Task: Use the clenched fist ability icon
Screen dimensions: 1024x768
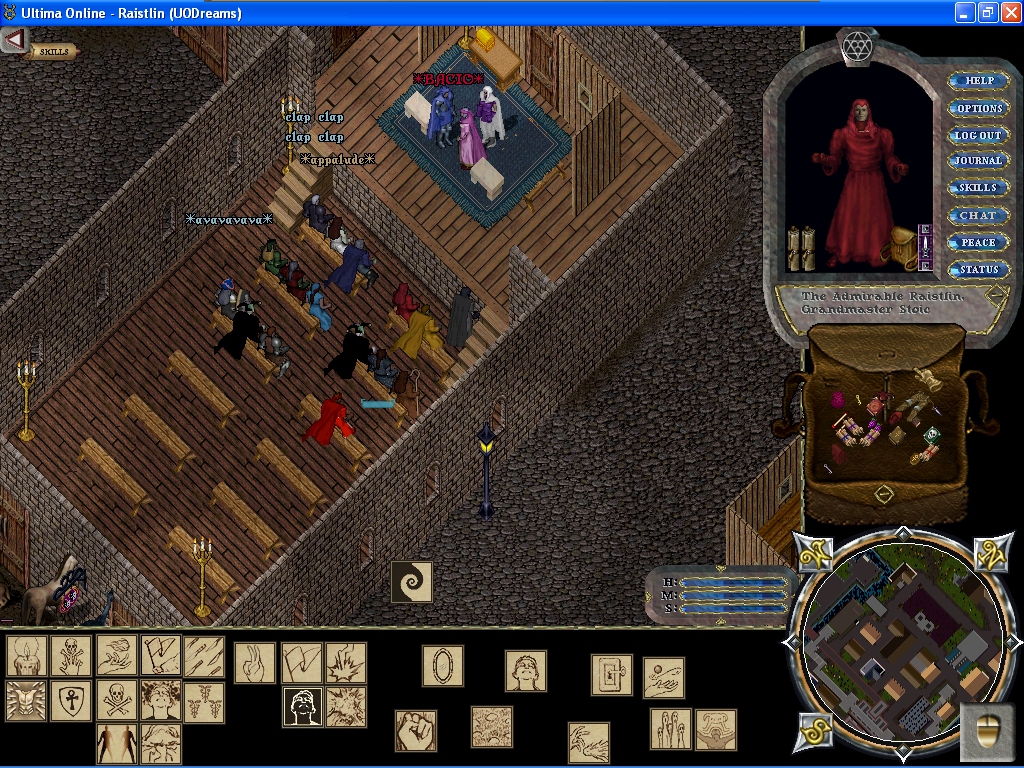Action: 415,730
